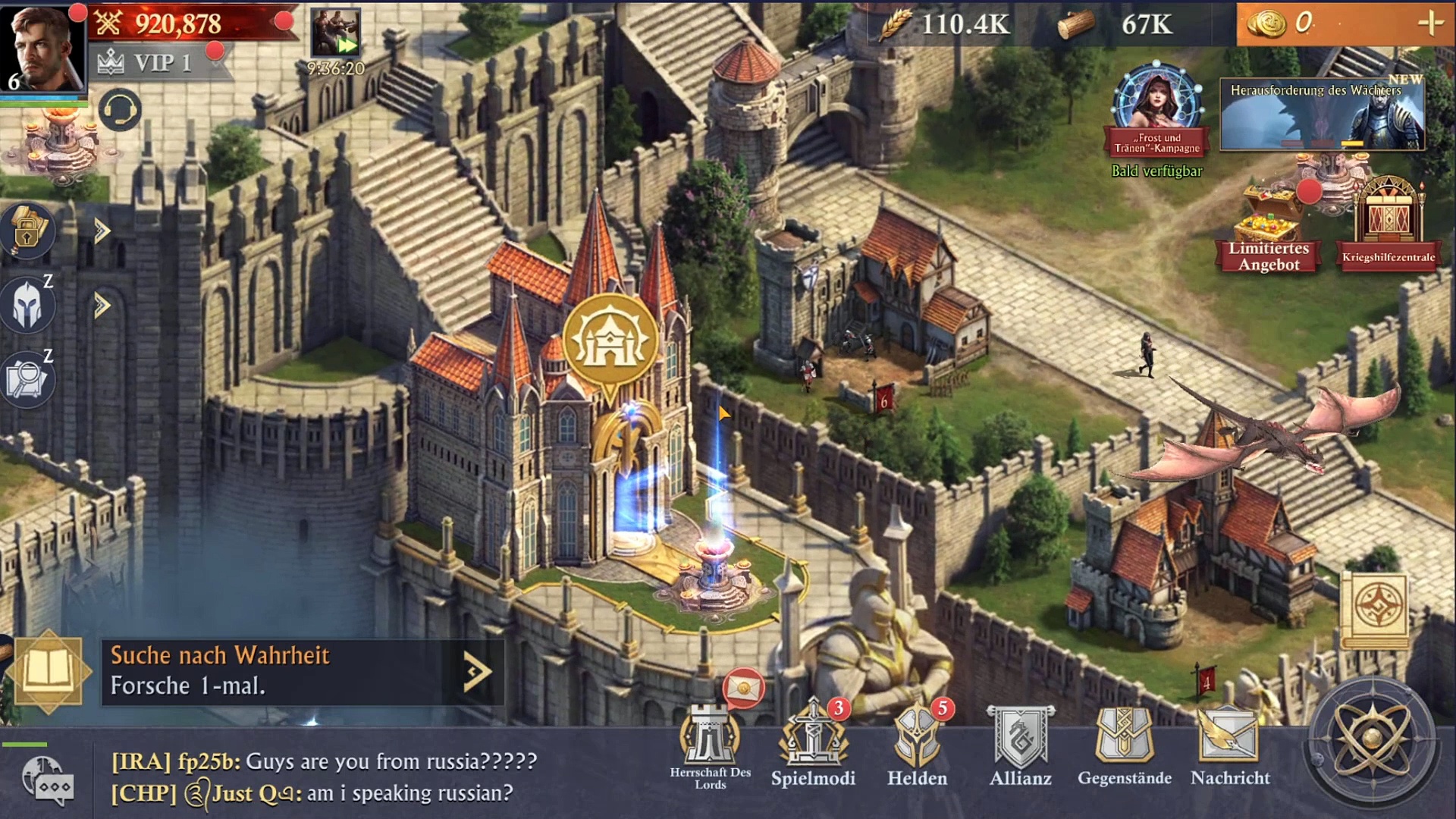The image size is (1456, 819).
Task: Follow the Suche nach Wahrheit quest arrow
Action: [477, 671]
